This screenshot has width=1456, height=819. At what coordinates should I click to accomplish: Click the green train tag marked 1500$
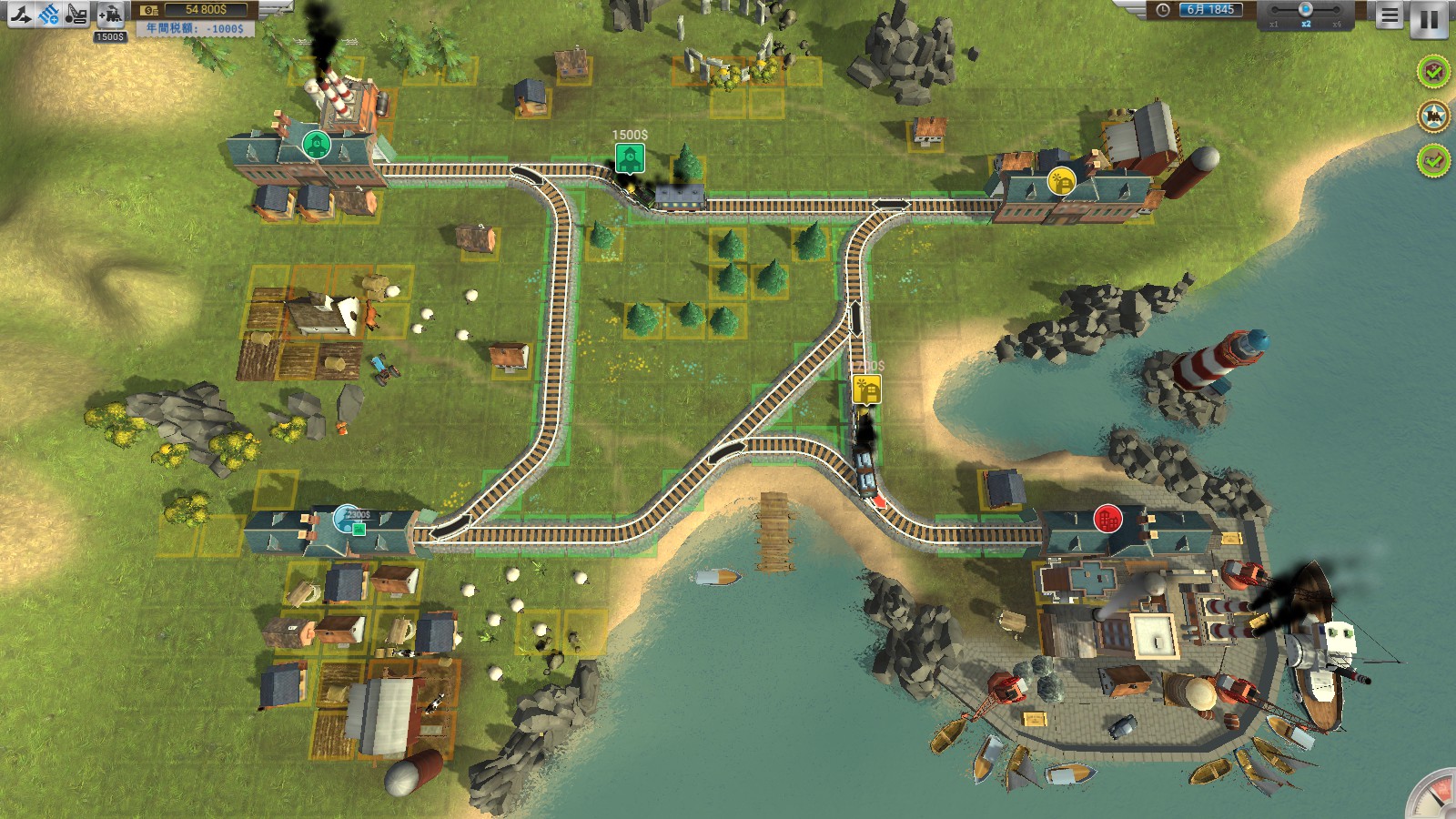[x=629, y=157]
